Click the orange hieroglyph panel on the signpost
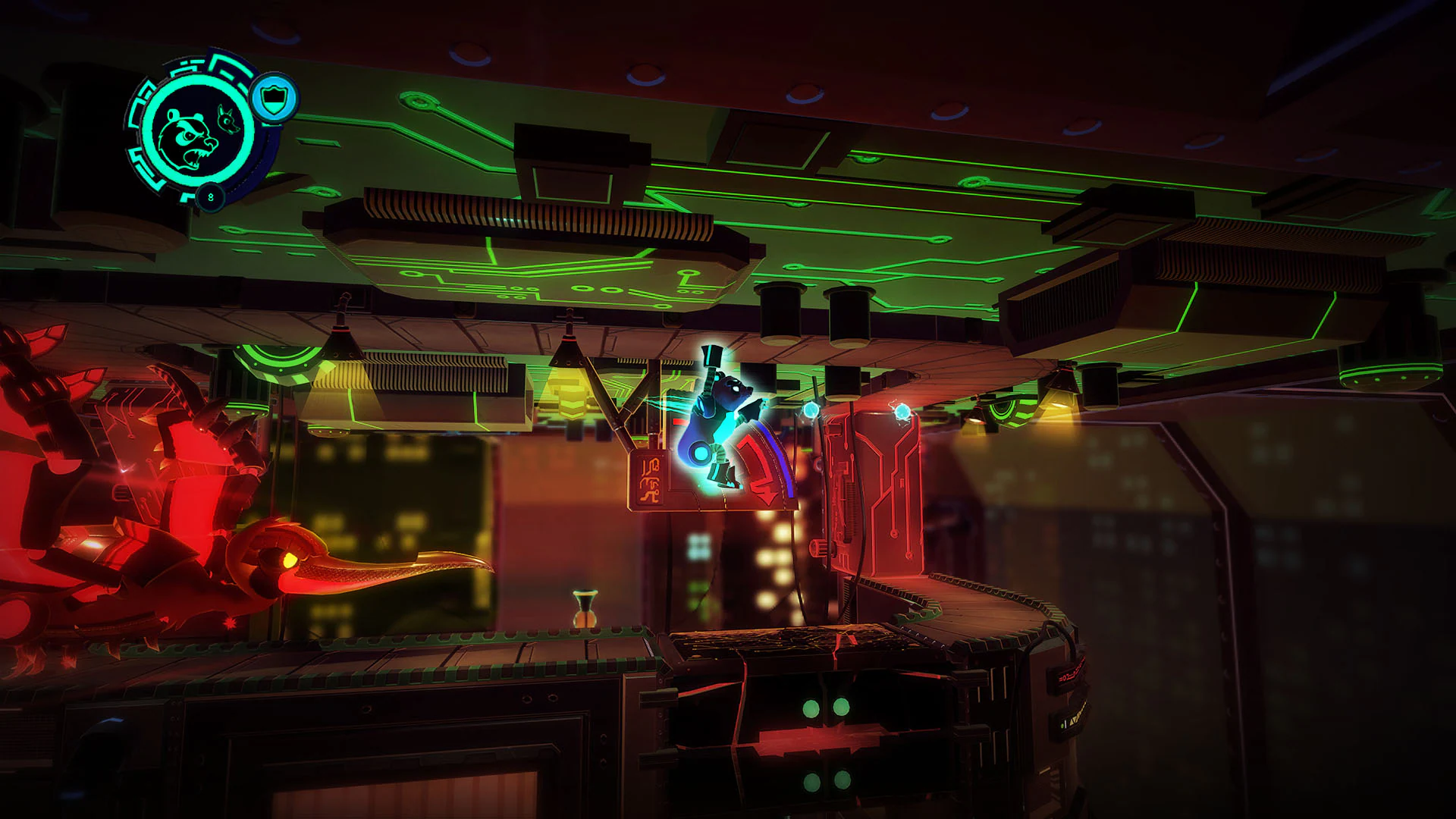This screenshot has width=1456, height=819. pos(651,479)
